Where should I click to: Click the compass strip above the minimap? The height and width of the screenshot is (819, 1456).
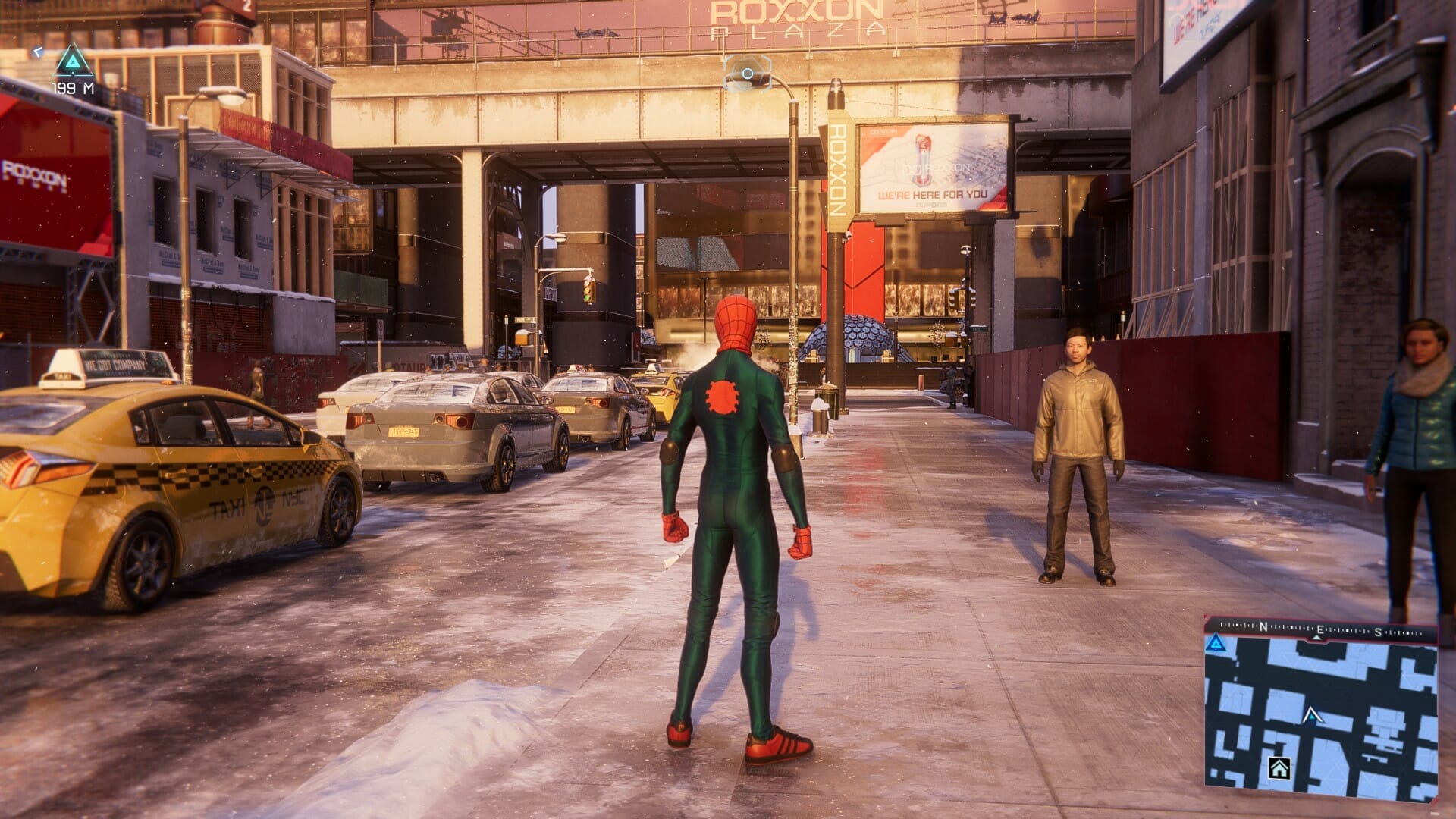pos(1320,629)
